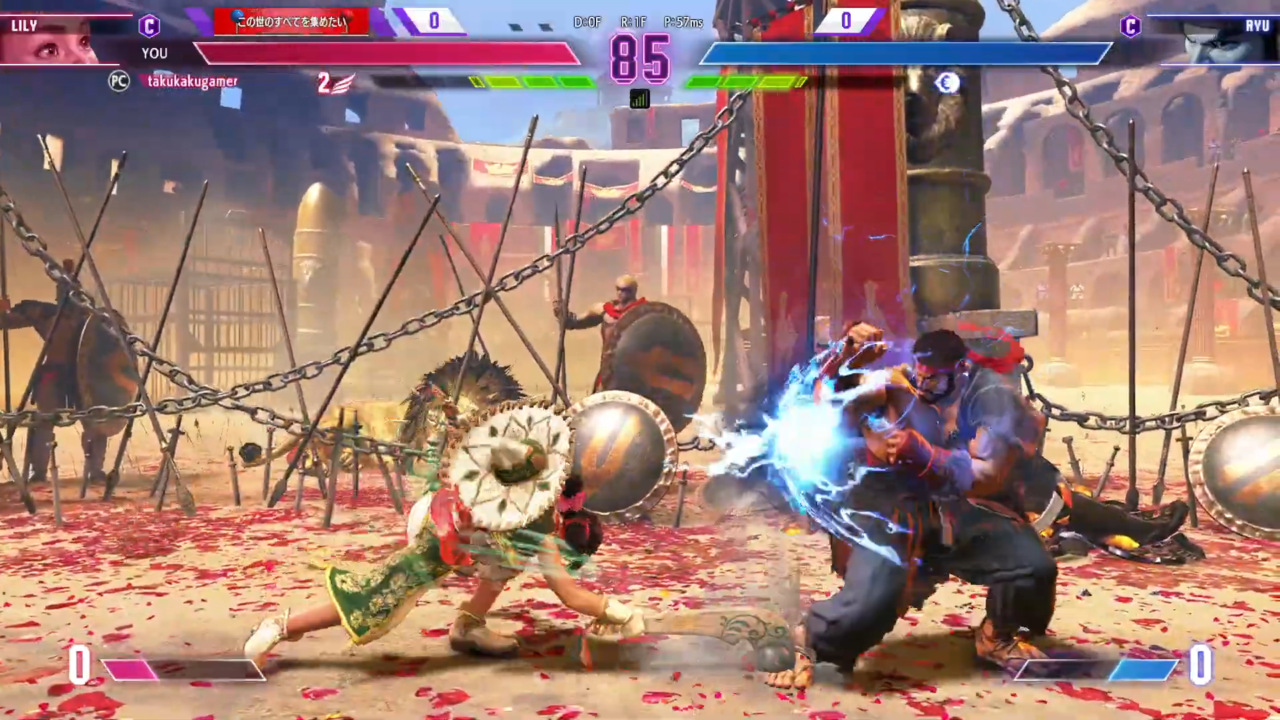Select the takukakugamer player name

192,82
